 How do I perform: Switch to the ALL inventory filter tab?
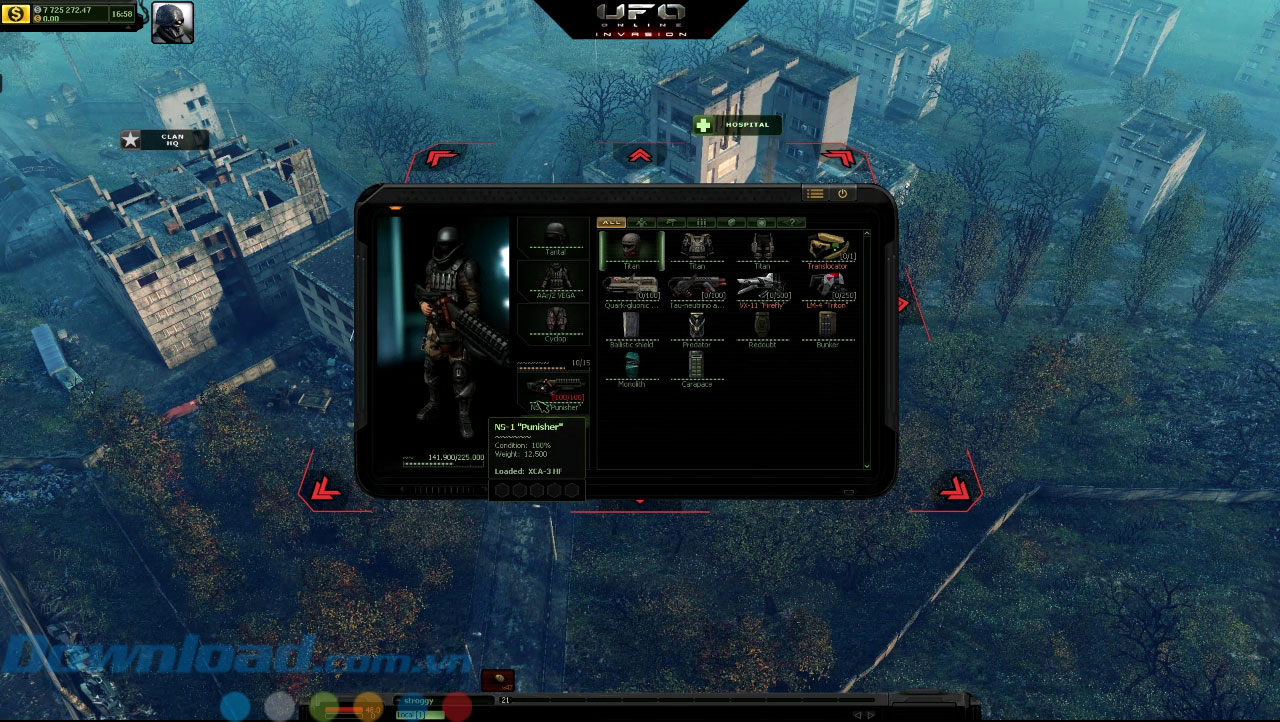tap(611, 222)
